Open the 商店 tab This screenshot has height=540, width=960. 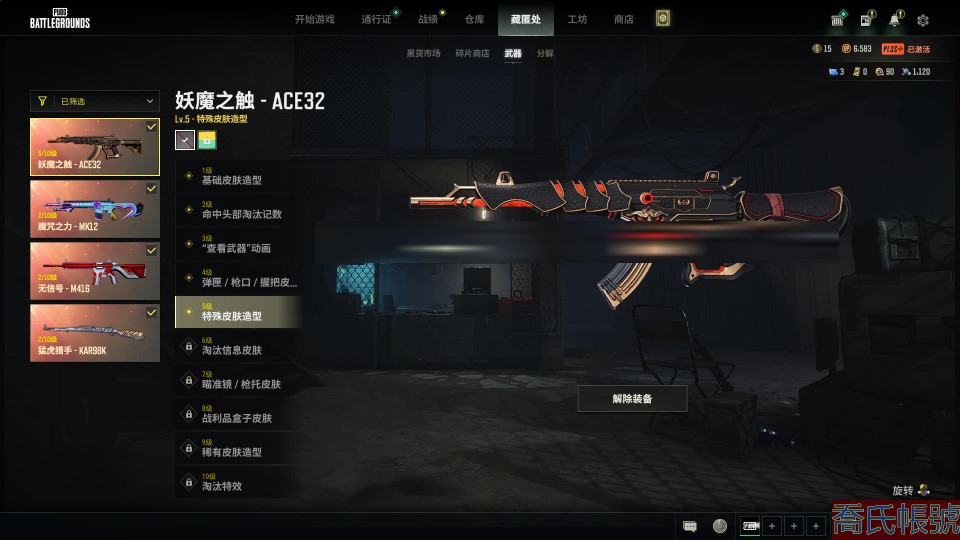click(623, 19)
